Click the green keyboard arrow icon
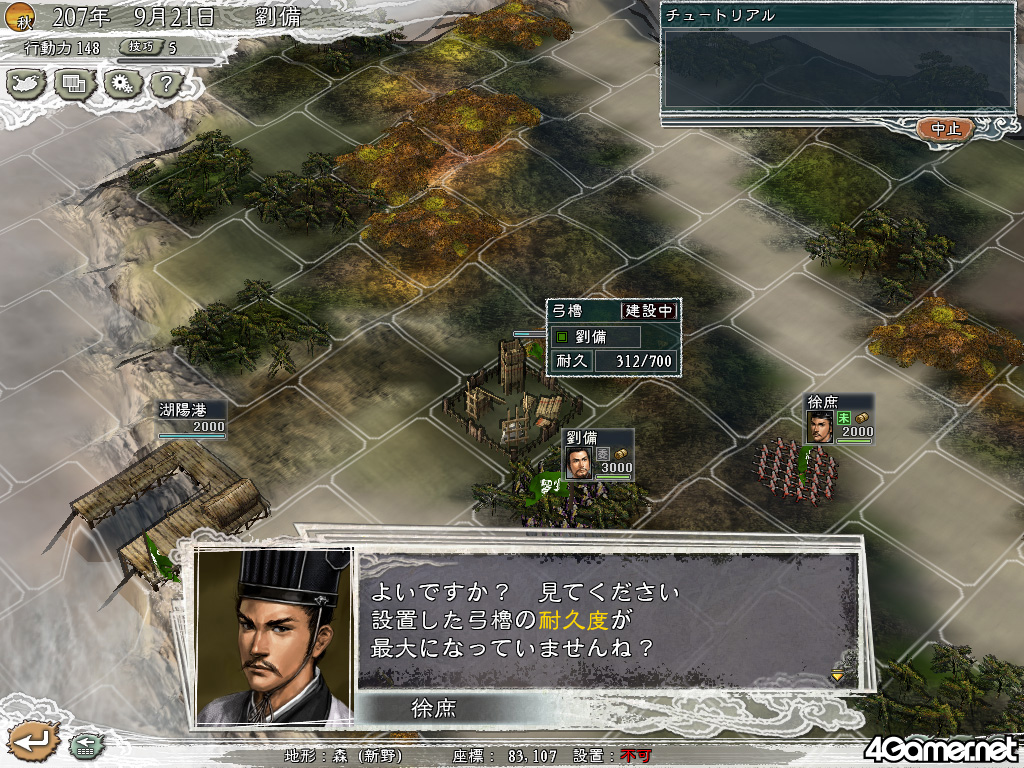1024x768 pixels. coord(83,744)
